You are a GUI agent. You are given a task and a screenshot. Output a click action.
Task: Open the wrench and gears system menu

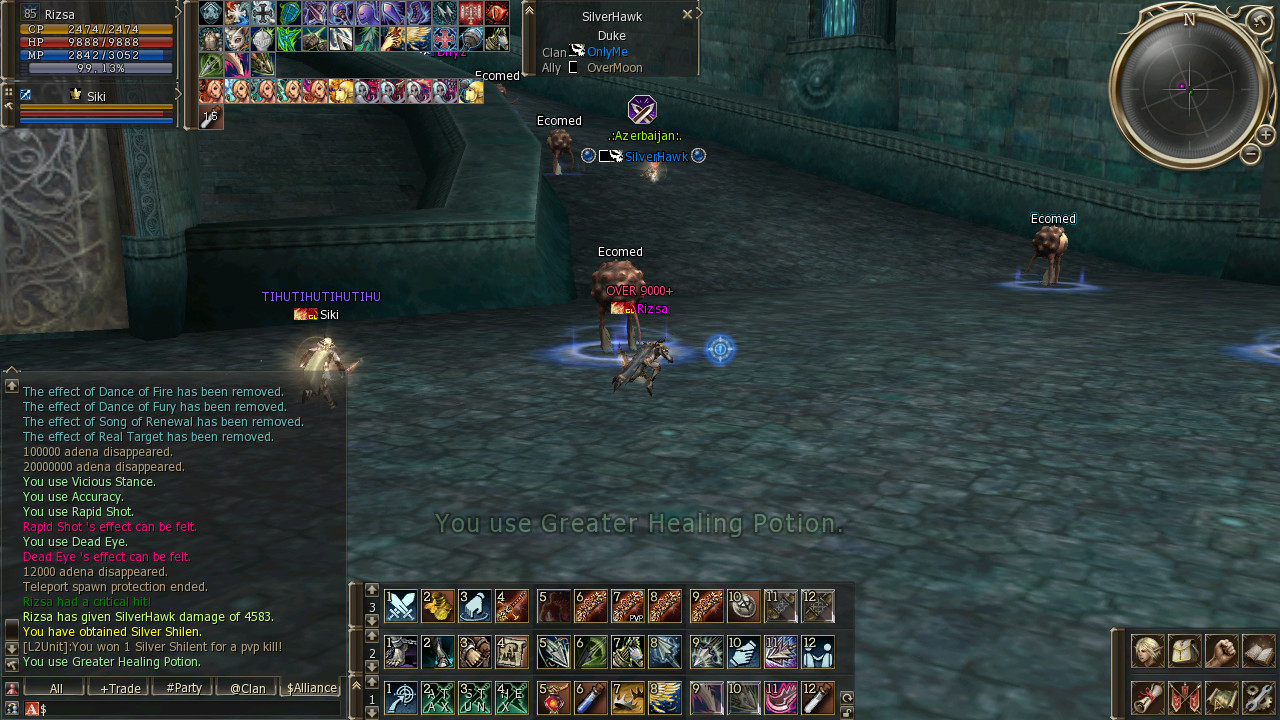click(1258, 697)
